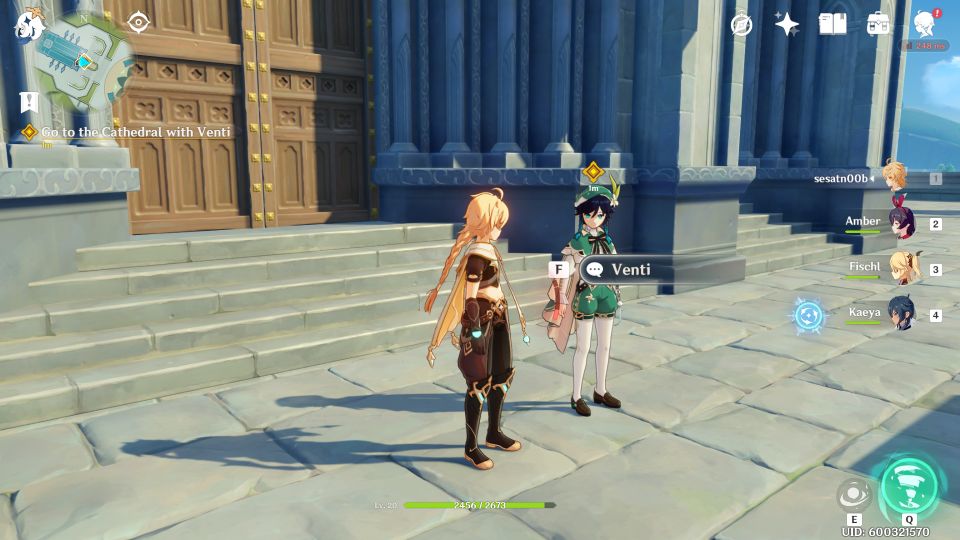Open the Adventurer Handbook book icon
Viewport: 960px width, 540px height.
pos(832,25)
